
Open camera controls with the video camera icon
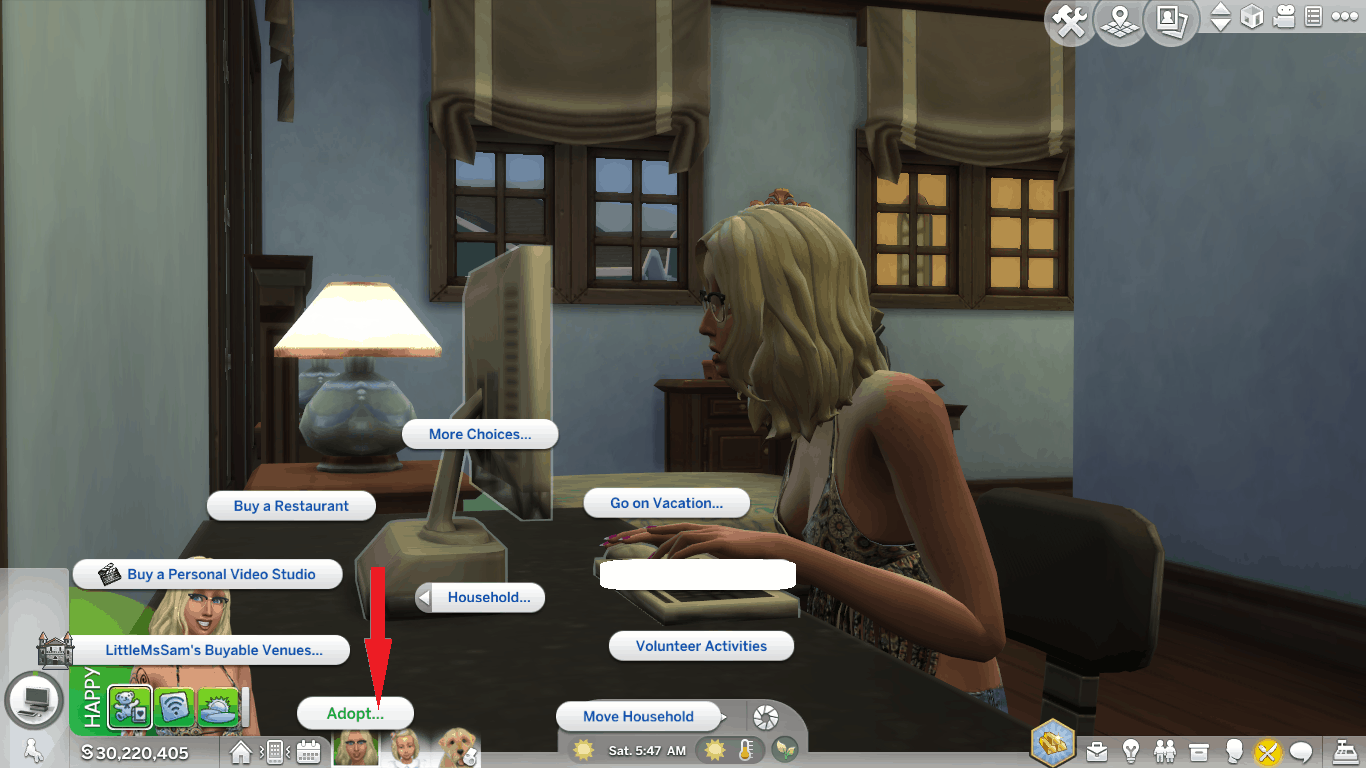coord(1283,17)
